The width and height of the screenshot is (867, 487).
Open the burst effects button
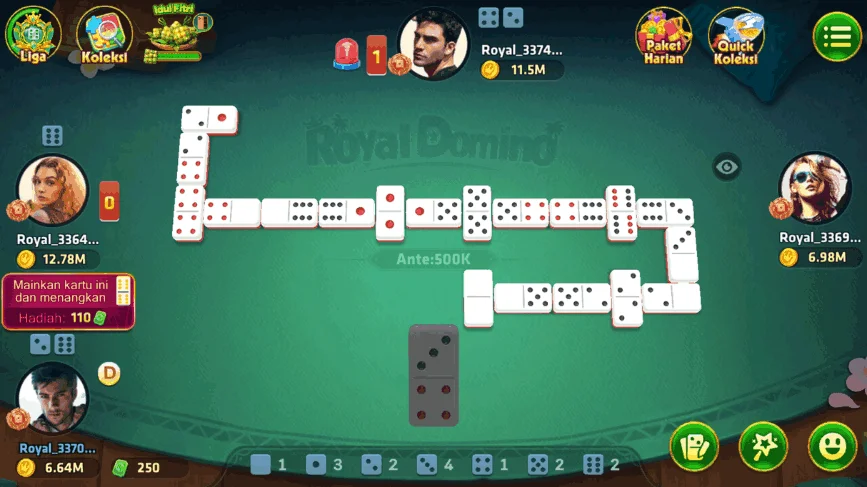pos(763,446)
